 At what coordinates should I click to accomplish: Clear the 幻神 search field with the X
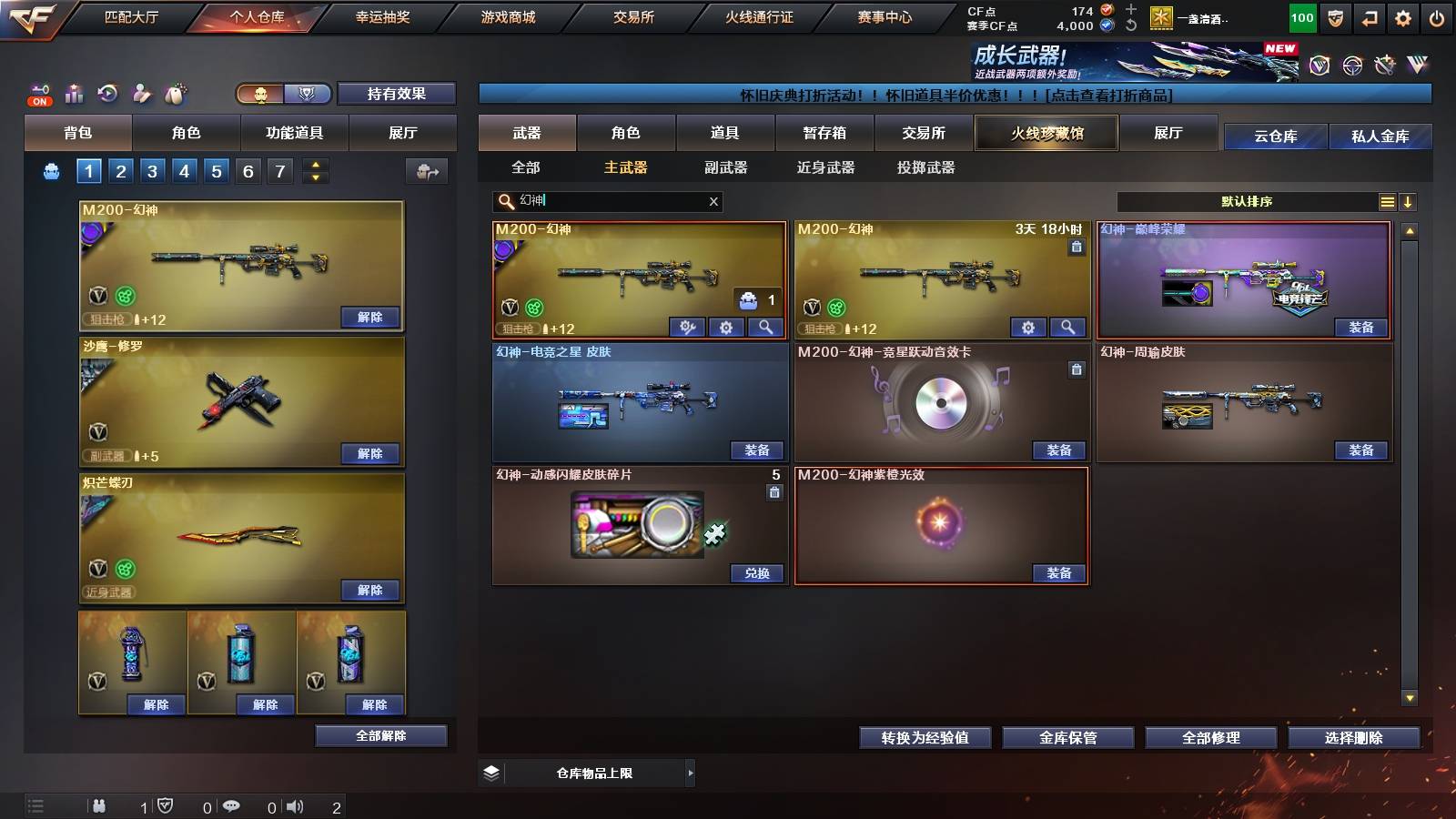pyautogui.click(x=713, y=202)
